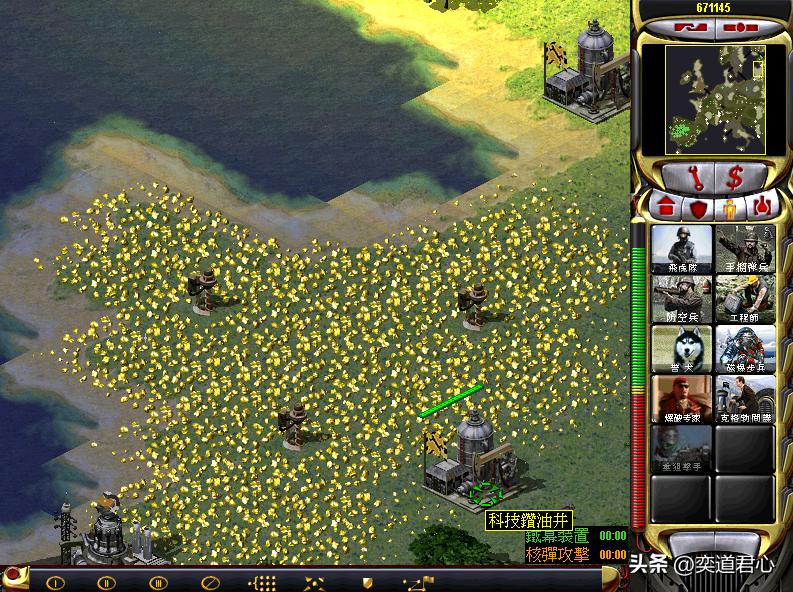The width and height of the screenshot is (793, 592).
Task: Activate the shield guard command
Action: pyautogui.click(x=366, y=582)
